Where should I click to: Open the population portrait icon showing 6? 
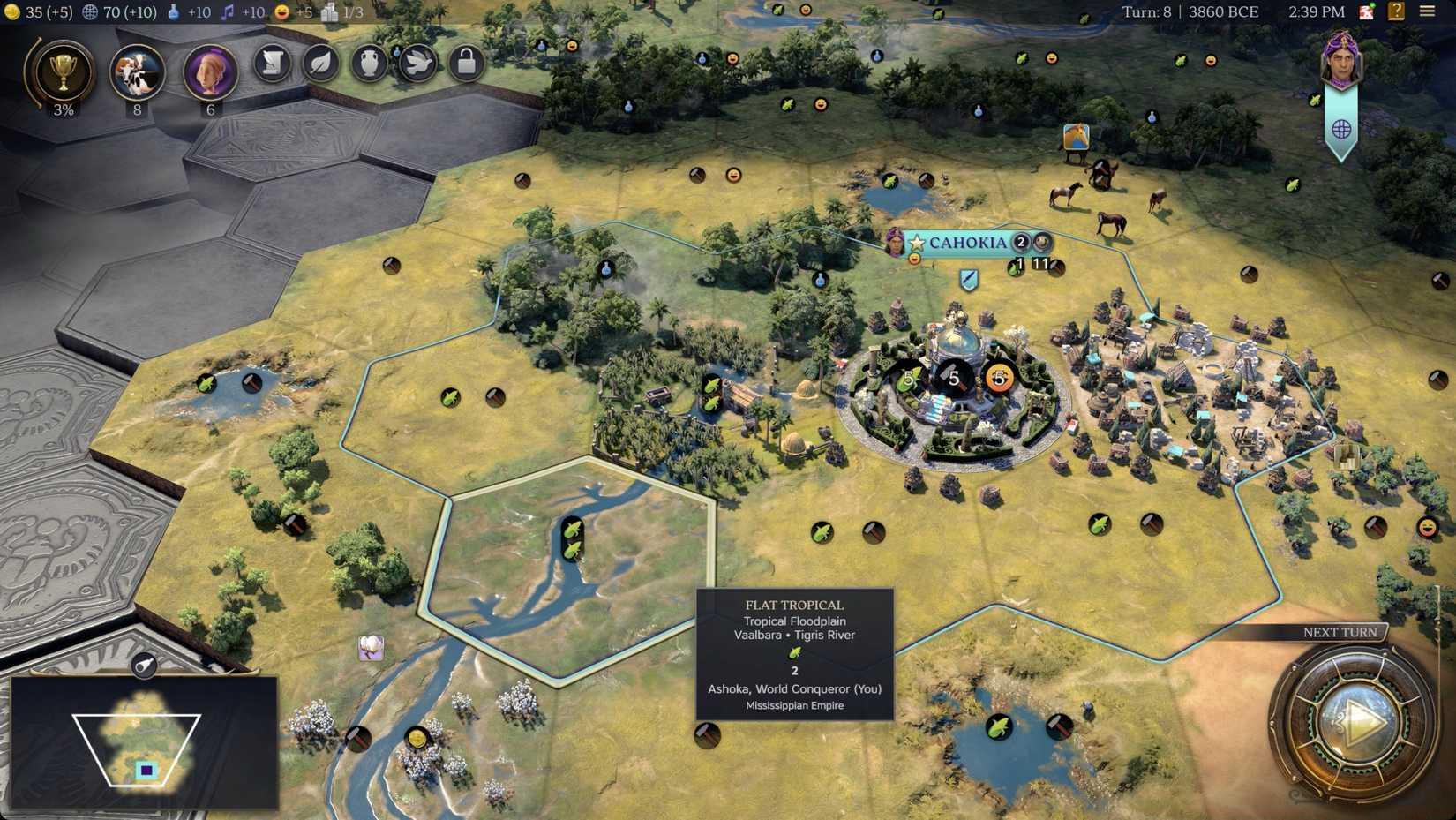coord(209,71)
